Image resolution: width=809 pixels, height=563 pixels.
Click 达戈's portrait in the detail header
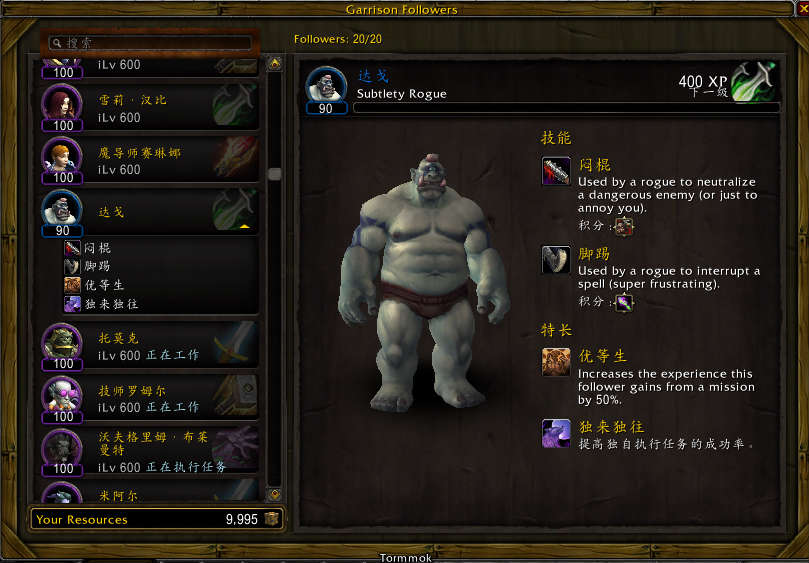click(x=326, y=86)
